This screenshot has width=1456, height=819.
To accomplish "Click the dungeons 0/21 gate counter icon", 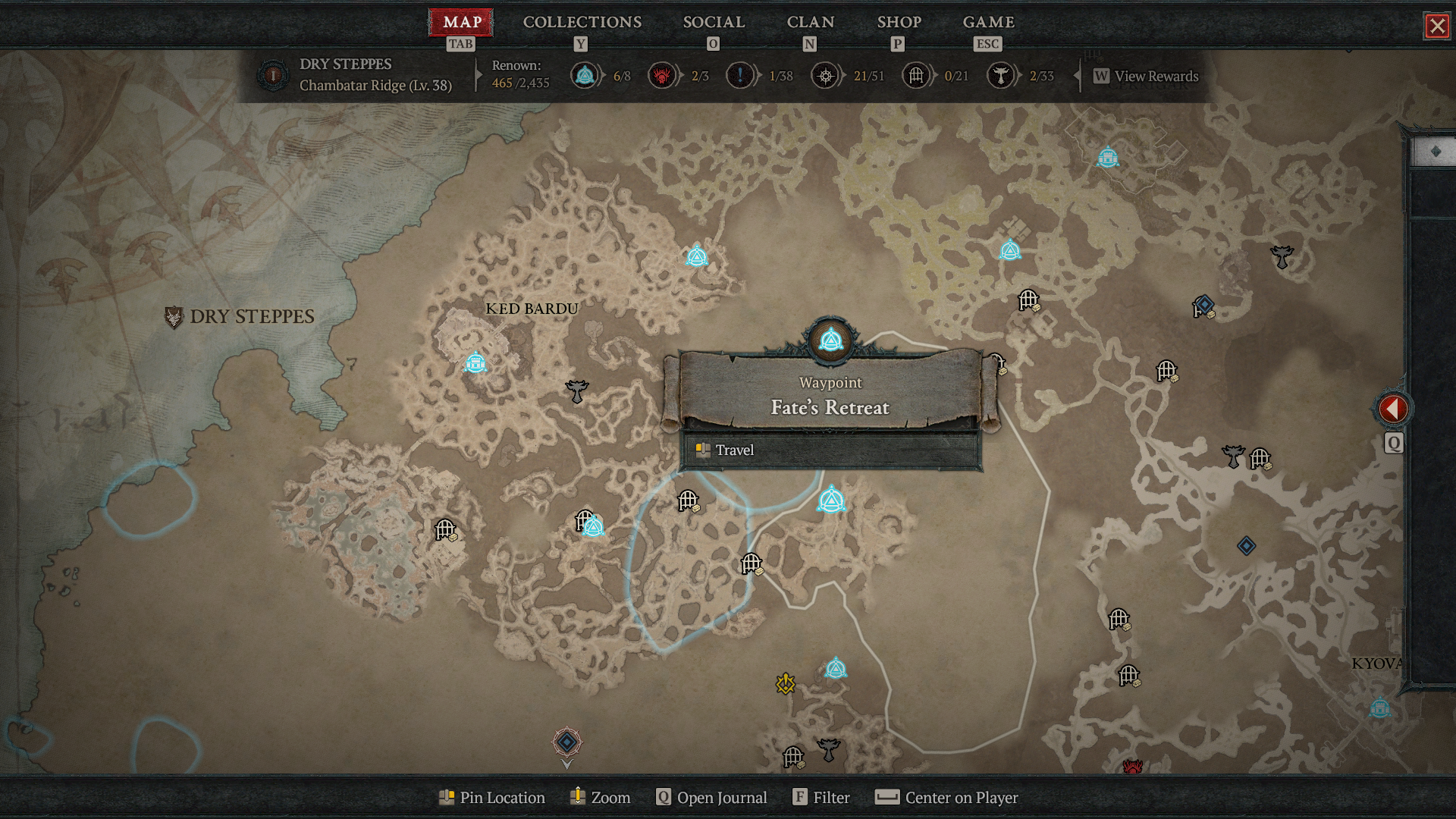I will pyautogui.click(x=915, y=76).
